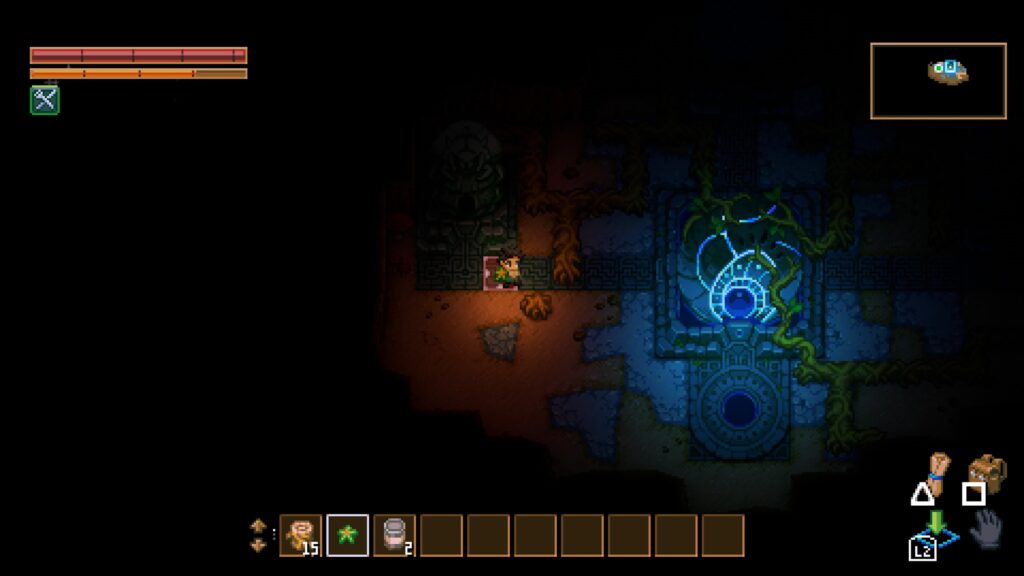This screenshot has height=576, width=1024.
Task: Open the backpack inventory icon
Action: click(987, 472)
